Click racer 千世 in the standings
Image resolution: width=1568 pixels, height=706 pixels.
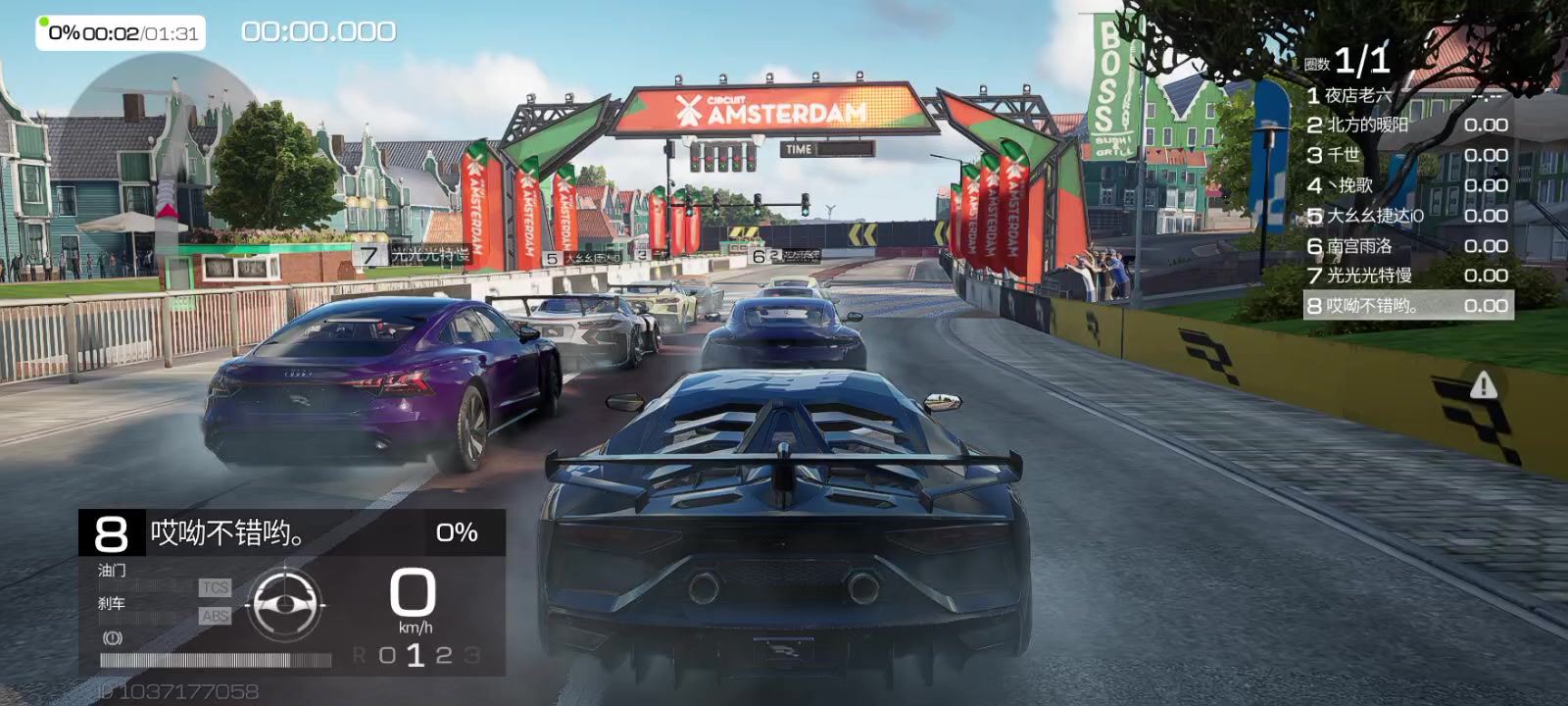1406,155
